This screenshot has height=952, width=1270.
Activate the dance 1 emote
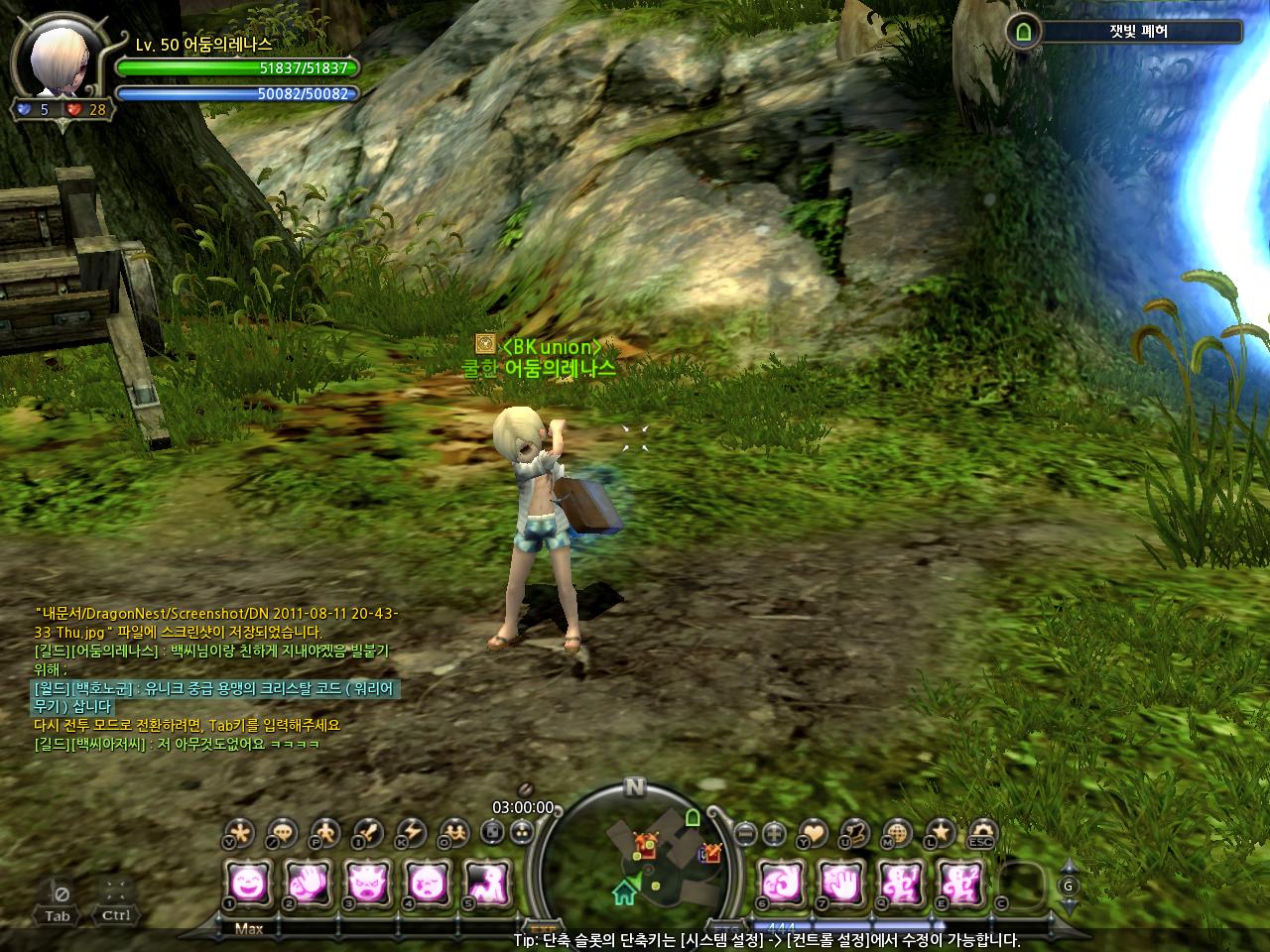point(900,881)
